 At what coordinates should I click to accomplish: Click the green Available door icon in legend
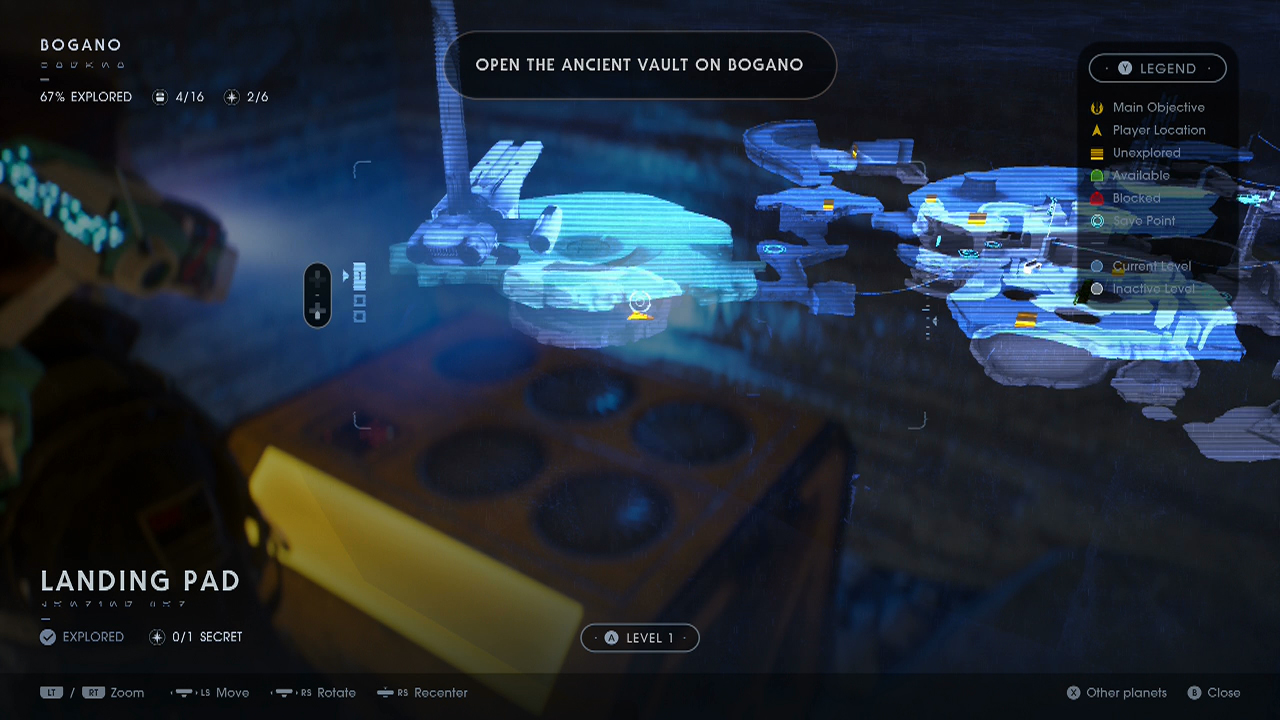click(1098, 175)
